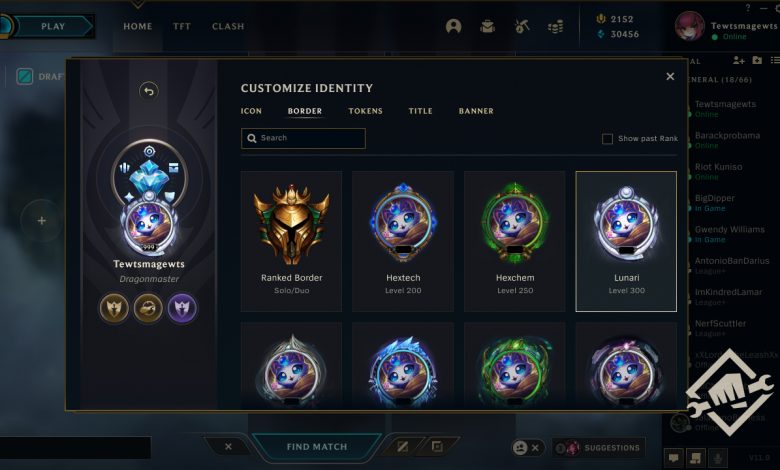Switch to the Icon tab
The width and height of the screenshot is (780, 470).
(251, 111)
